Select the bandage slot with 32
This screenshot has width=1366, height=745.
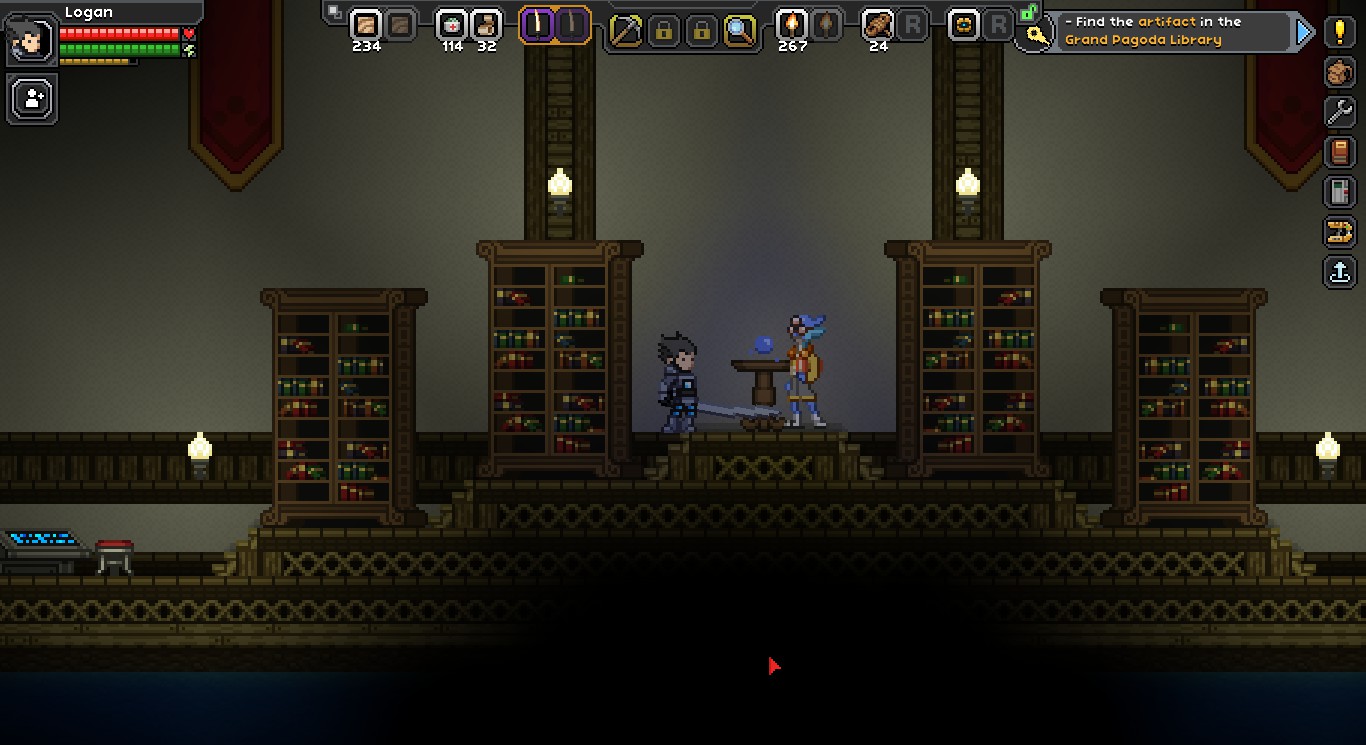(x=486, y=25)
